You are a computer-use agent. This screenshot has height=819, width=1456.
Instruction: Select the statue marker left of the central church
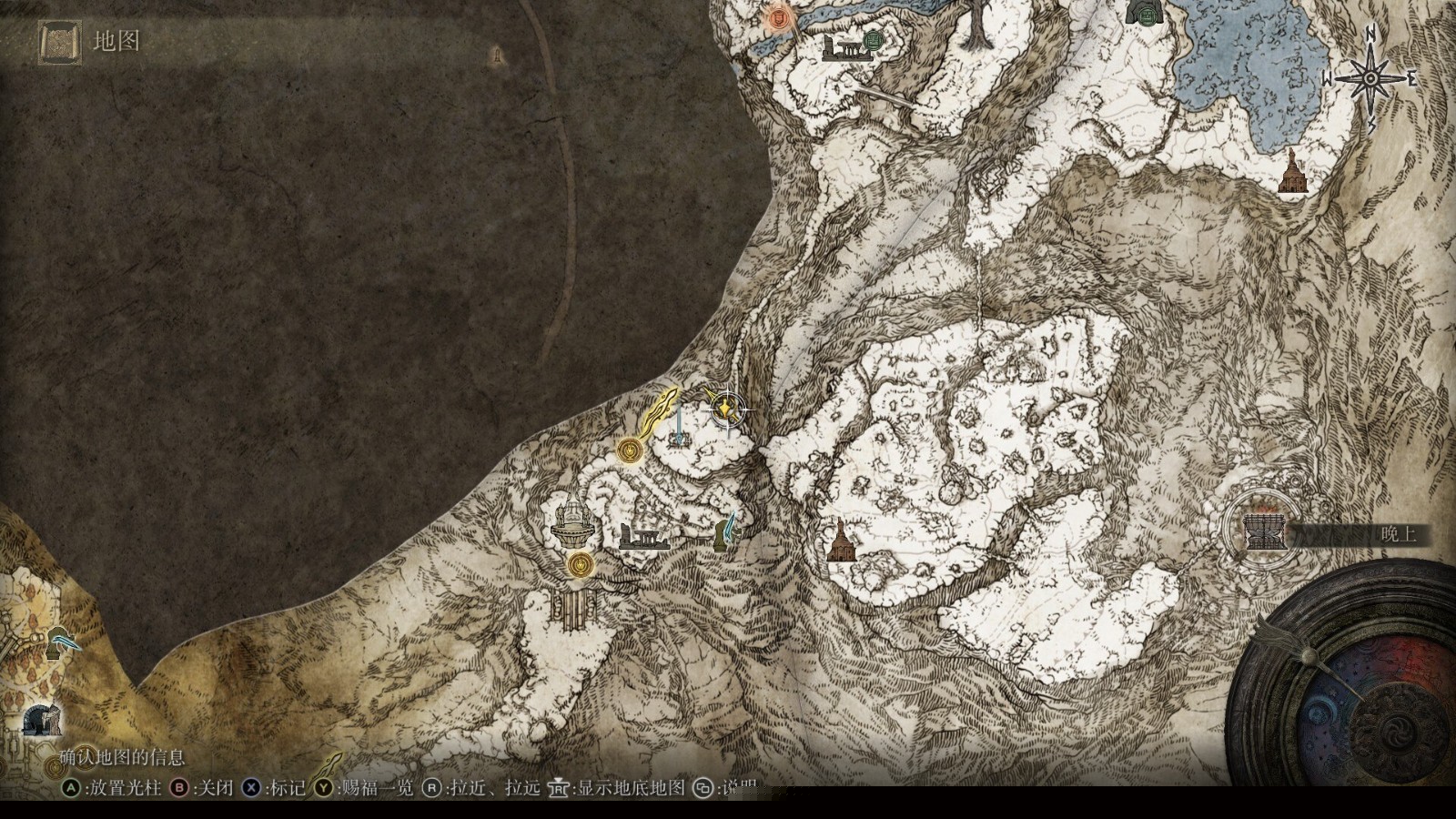[726, 531]
